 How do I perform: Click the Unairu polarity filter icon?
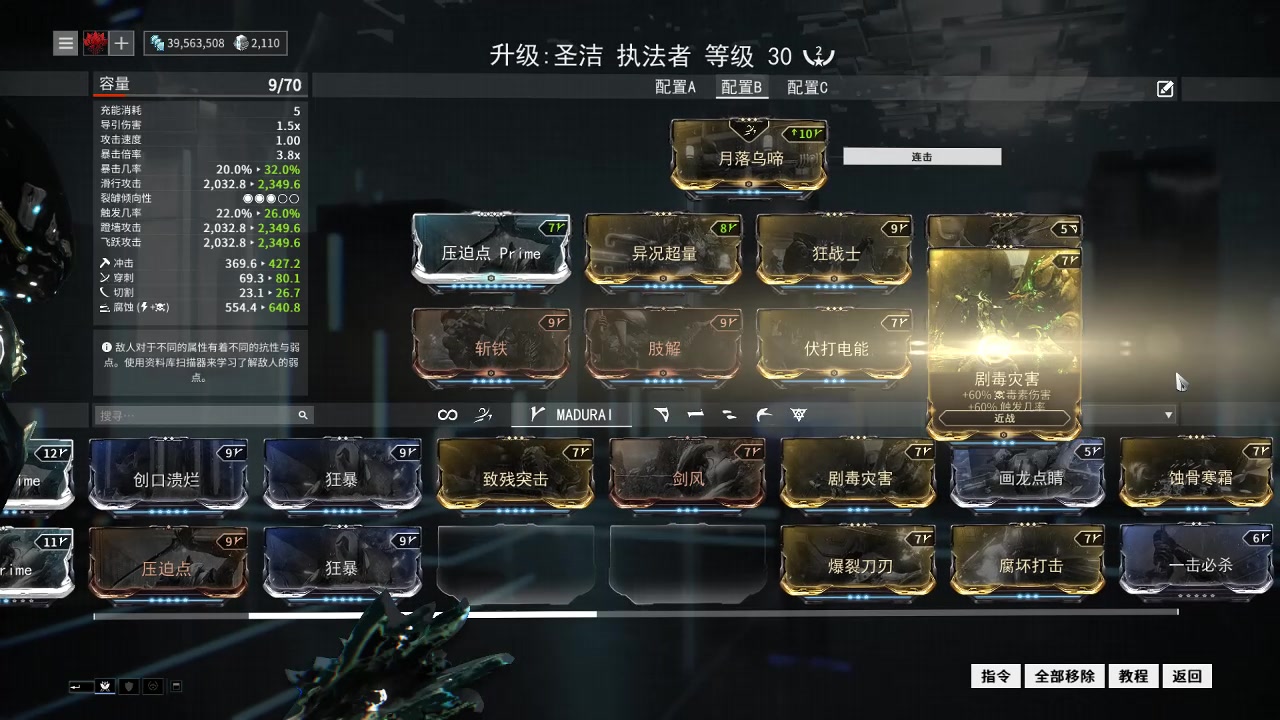click(764, 414)
